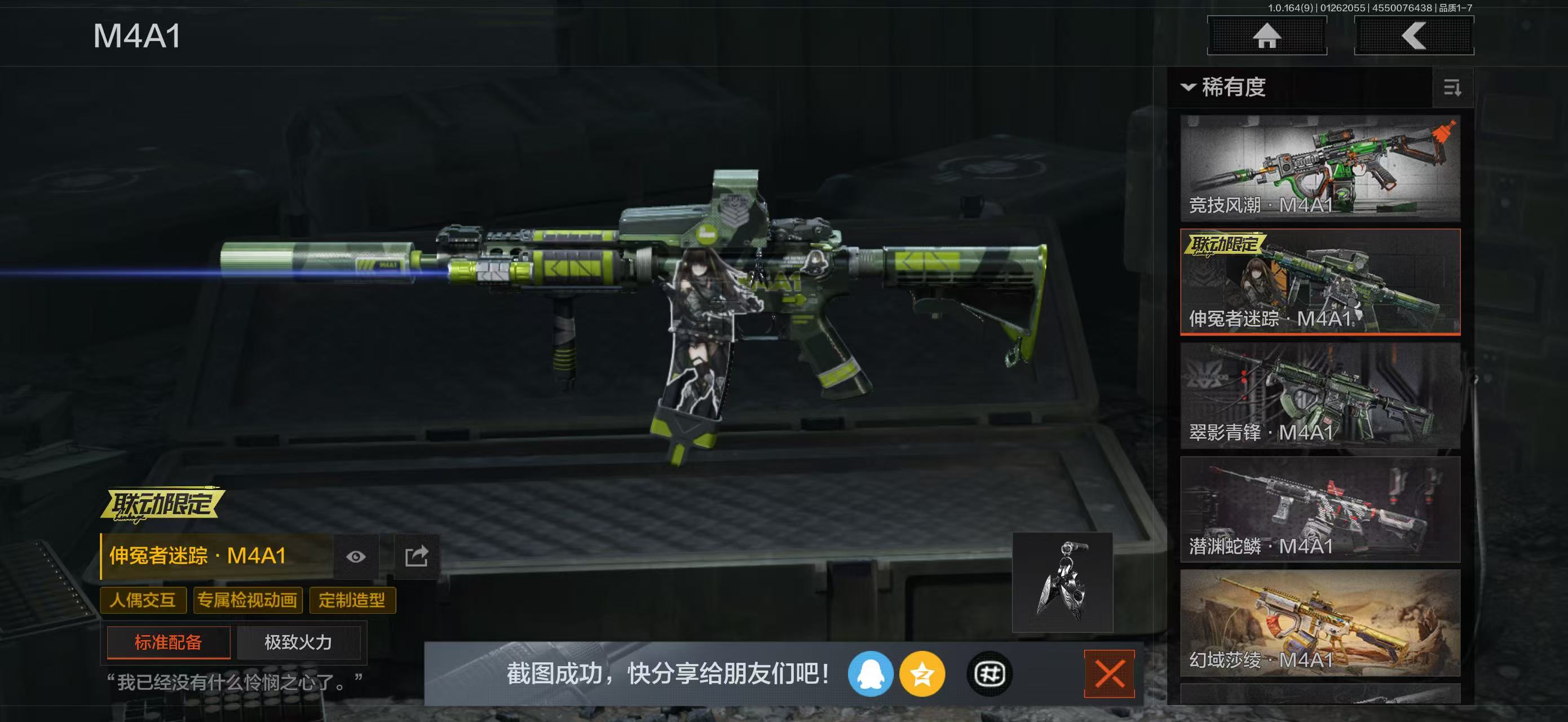1568x722 pixels.
Task: Click the home icon at top right
Action: pos(1267,36)
